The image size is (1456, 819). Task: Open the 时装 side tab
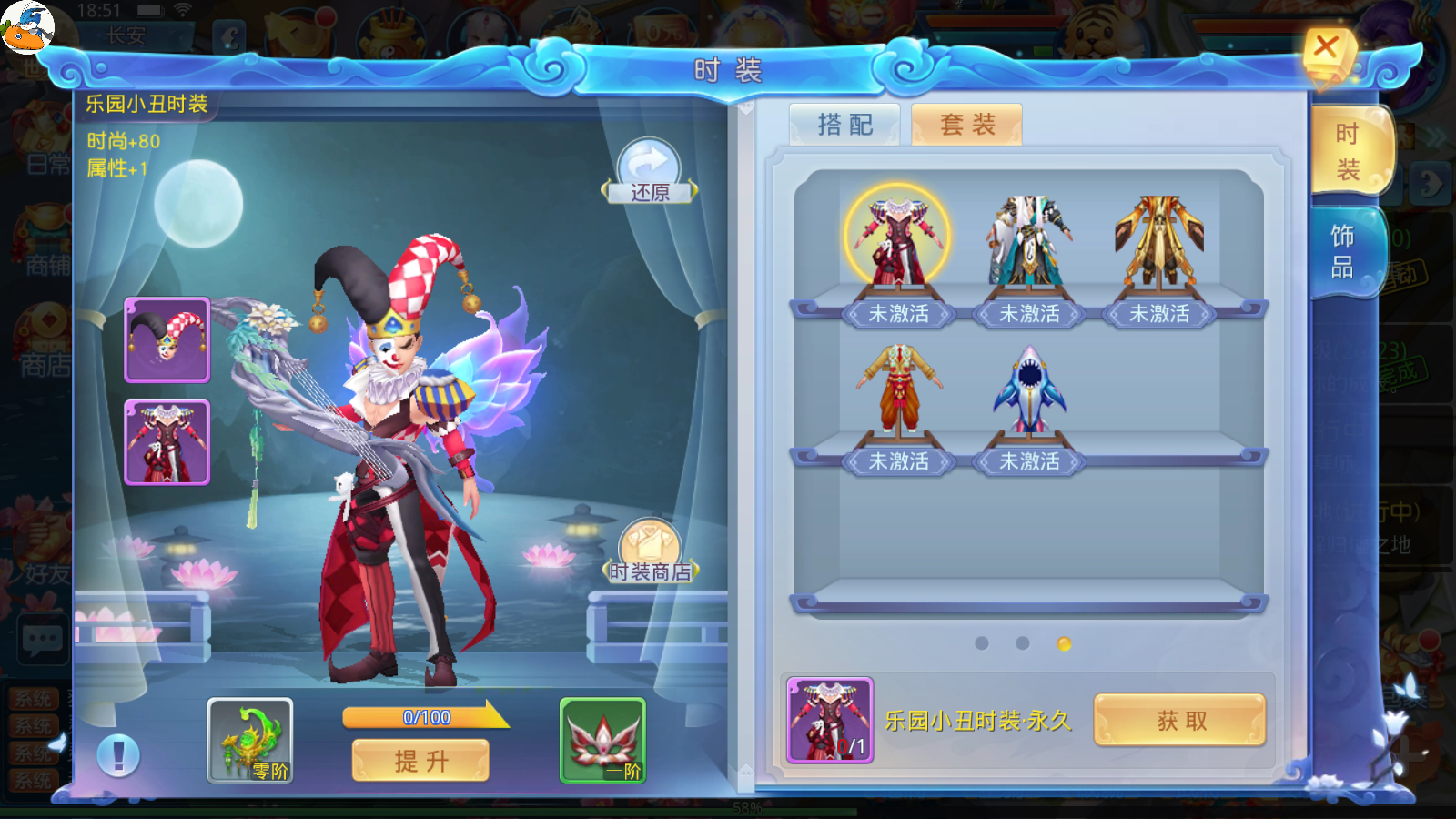(1348, 151)
